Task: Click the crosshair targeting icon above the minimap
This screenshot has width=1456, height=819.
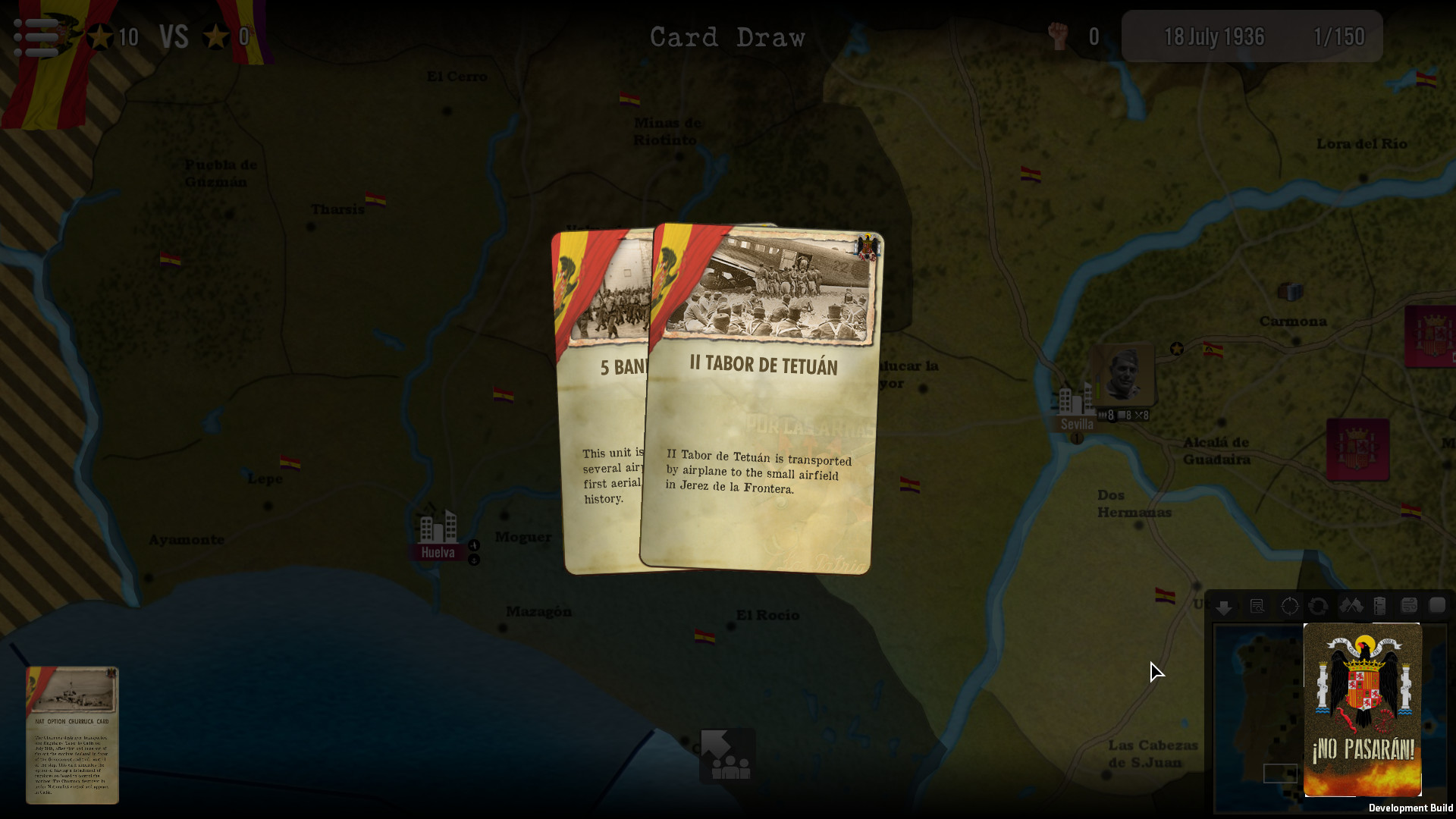Action: 1290,606
